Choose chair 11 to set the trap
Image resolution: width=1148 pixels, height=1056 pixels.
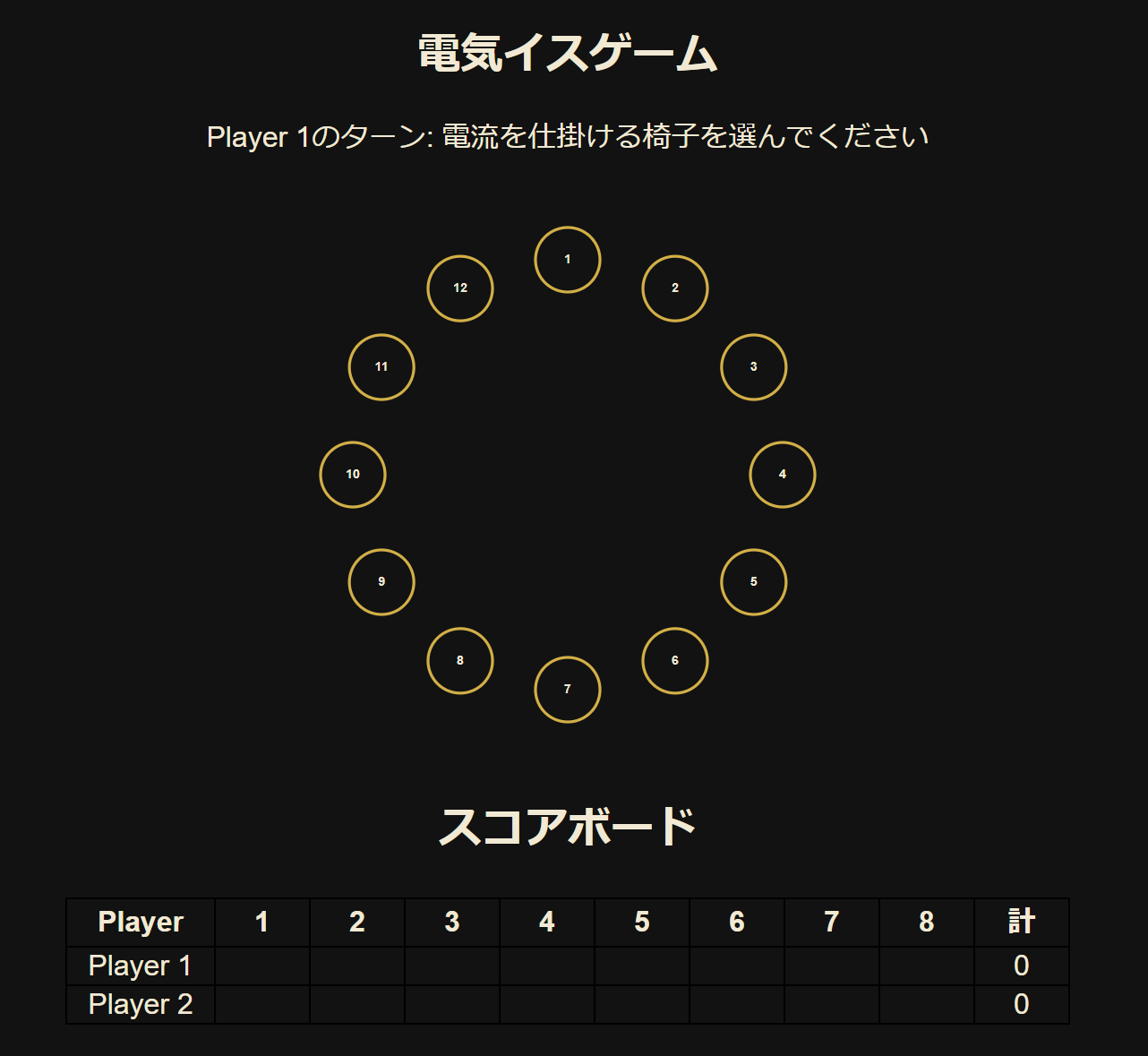(381, 366)
